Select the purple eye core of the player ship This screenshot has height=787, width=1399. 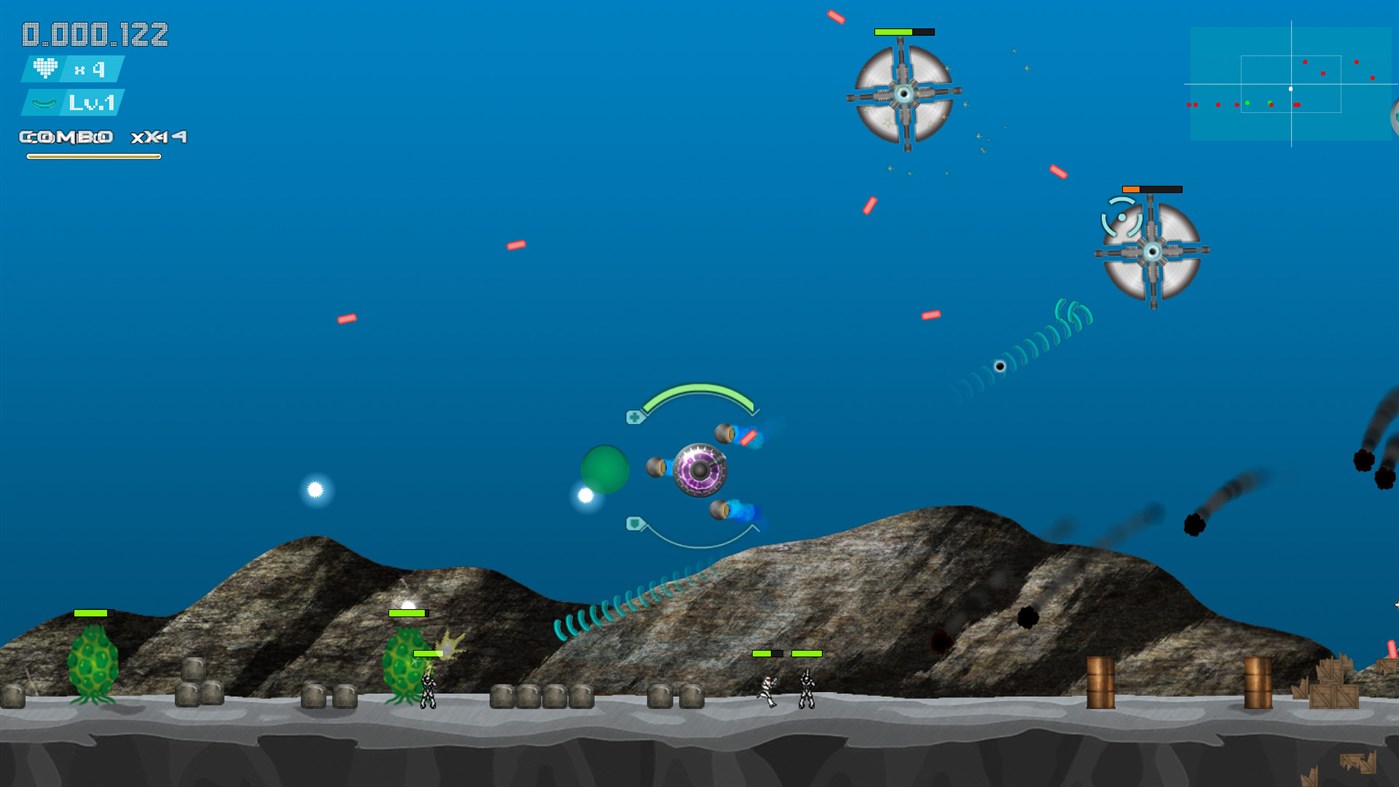(699, 471)
